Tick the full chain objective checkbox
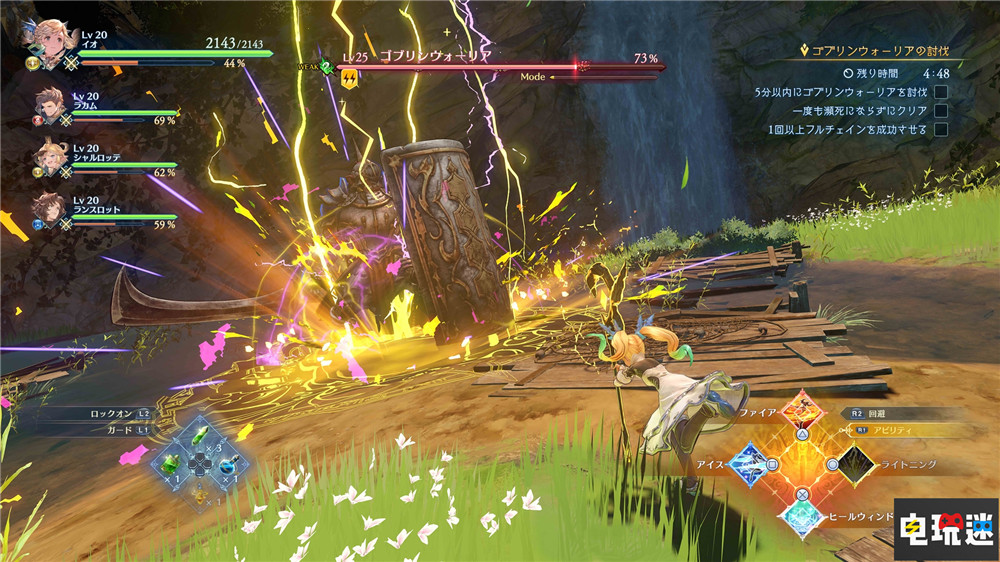Image resolution: width=1000 pixels, height=562 pixels. [x=940, y=130]
